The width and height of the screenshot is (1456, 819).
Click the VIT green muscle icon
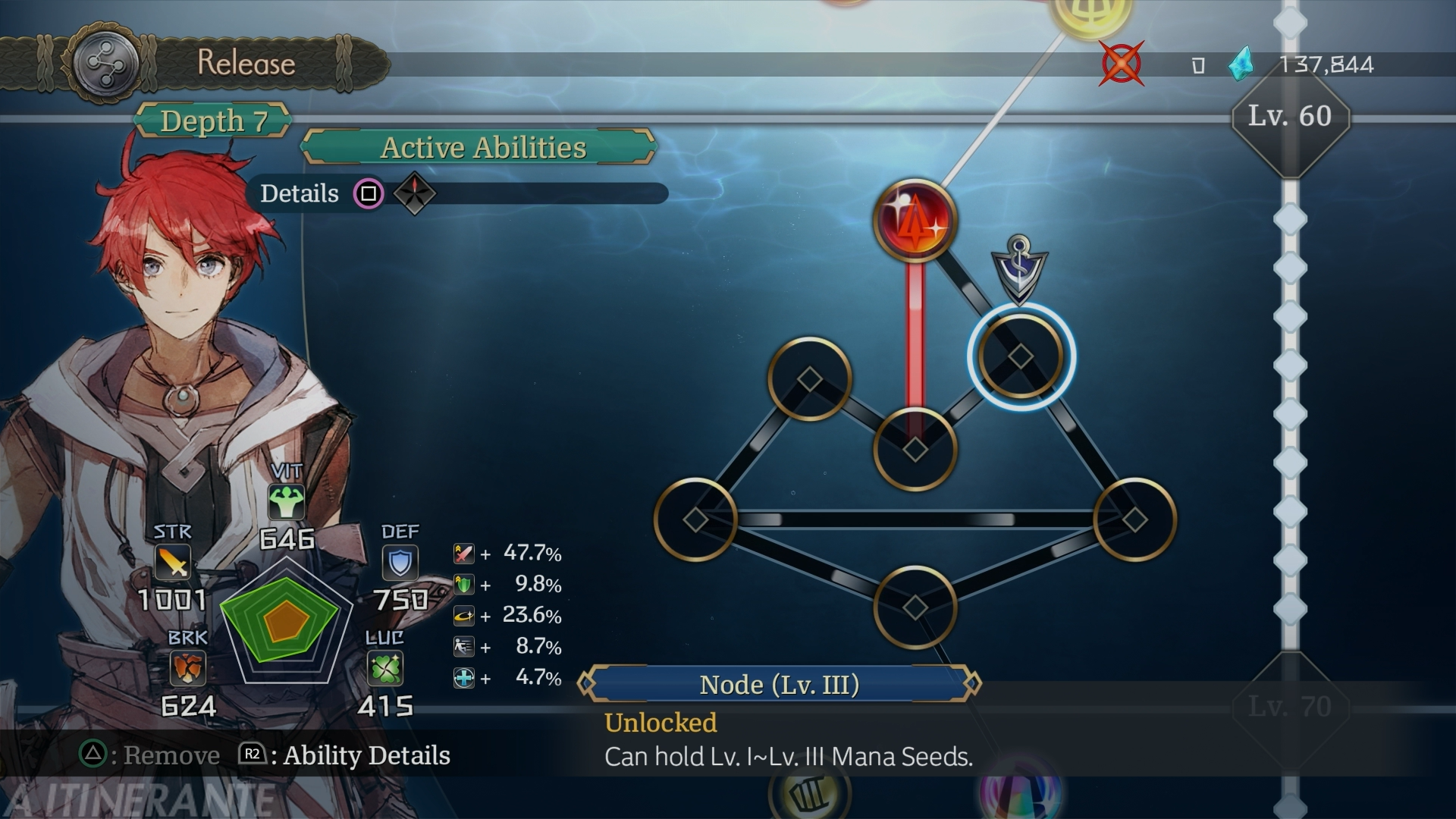286,501
